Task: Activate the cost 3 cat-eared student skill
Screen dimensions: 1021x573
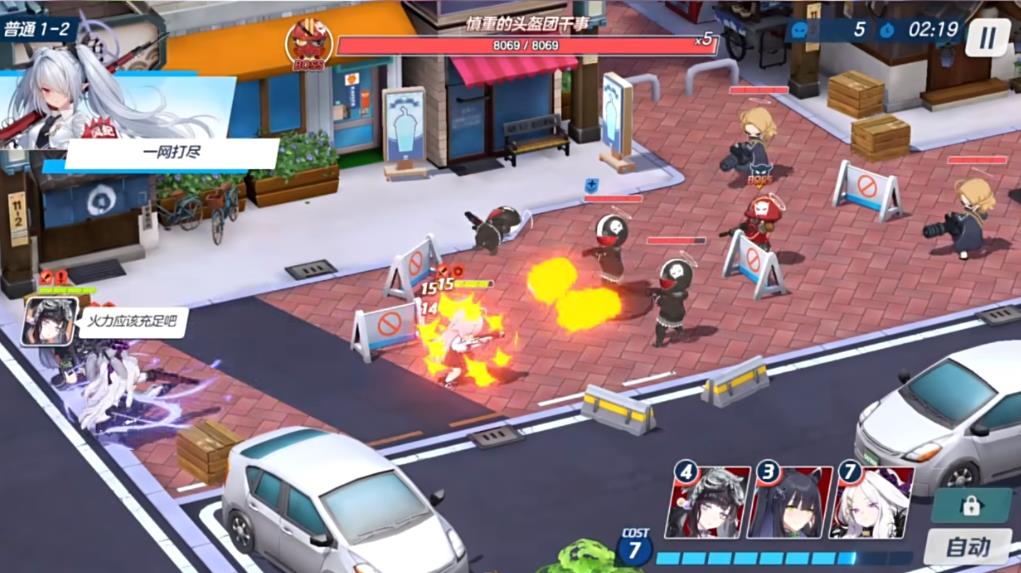Action: point(790,502)
